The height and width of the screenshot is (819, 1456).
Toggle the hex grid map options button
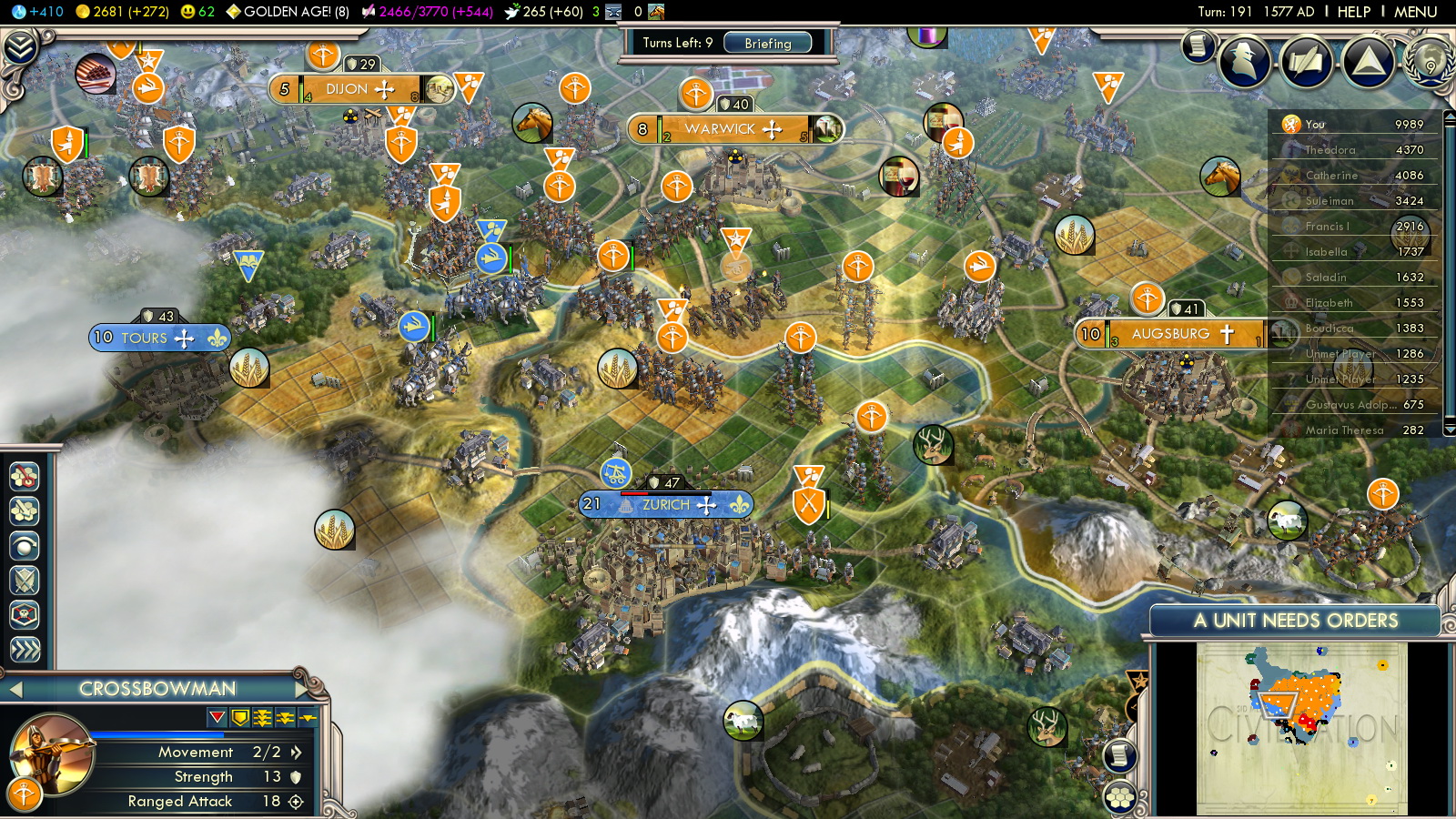[1120, 798]
